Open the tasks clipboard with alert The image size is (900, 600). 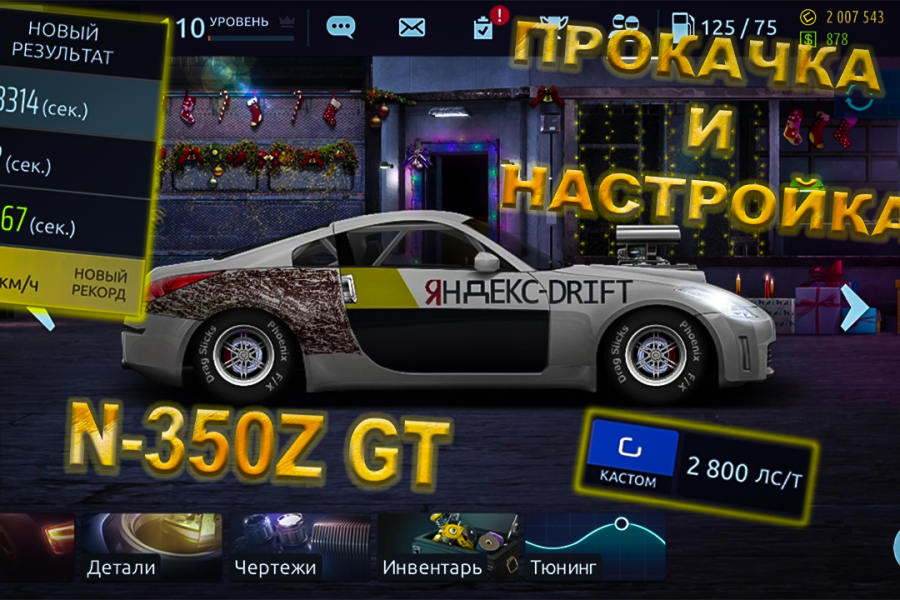pyautogui.click(x=484, y=26)
